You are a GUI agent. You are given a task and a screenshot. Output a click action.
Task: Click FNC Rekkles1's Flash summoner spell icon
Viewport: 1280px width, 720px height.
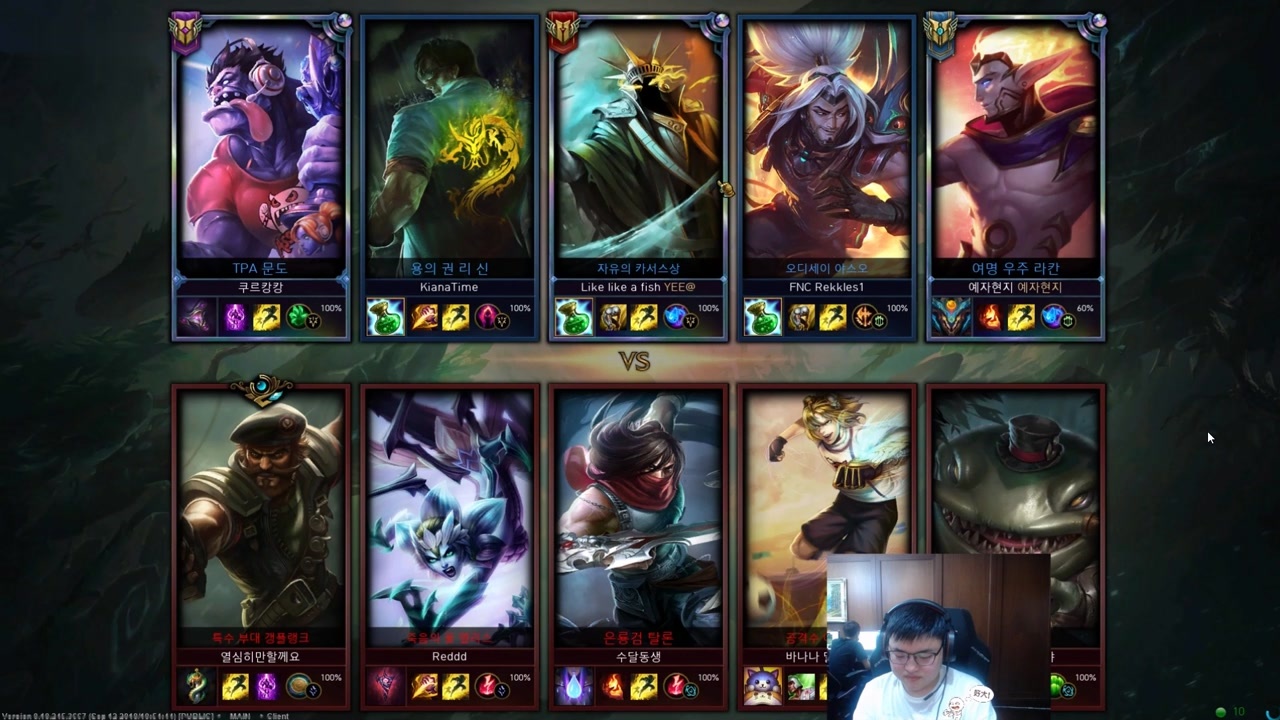point(832,318)
